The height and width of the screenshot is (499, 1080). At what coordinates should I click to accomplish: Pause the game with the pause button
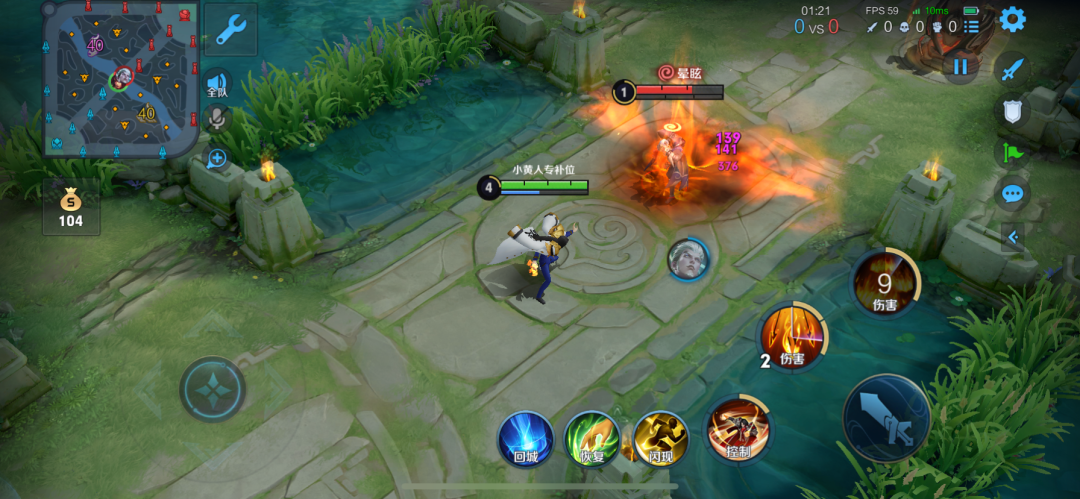[960, 67]
